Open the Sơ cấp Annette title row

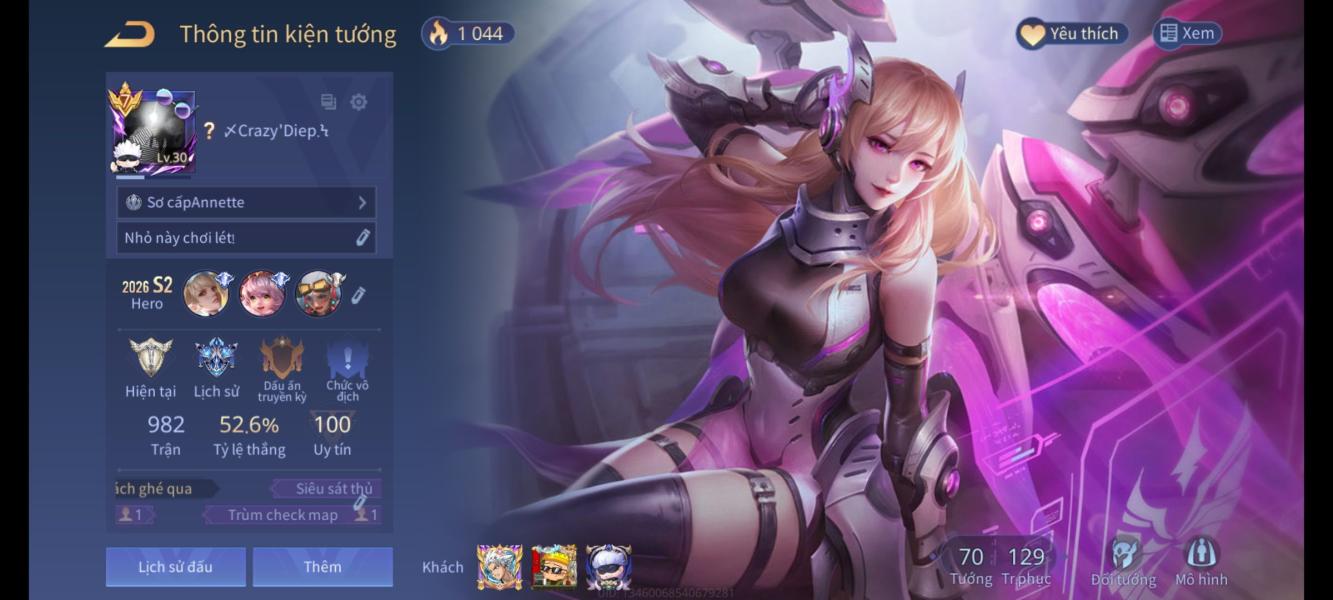coord(246,202)
